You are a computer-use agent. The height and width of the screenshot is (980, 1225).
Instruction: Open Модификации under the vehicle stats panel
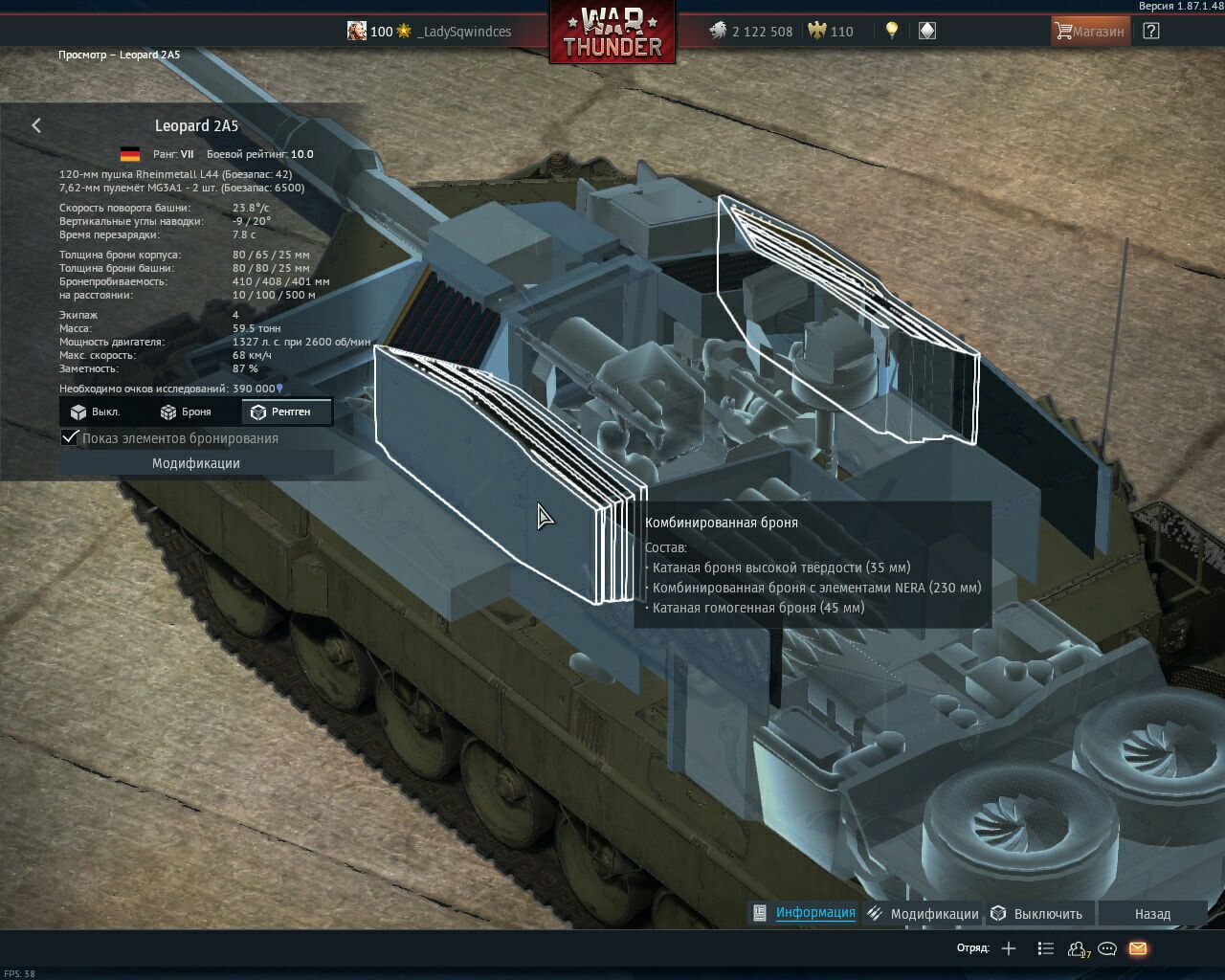(196, 463)
